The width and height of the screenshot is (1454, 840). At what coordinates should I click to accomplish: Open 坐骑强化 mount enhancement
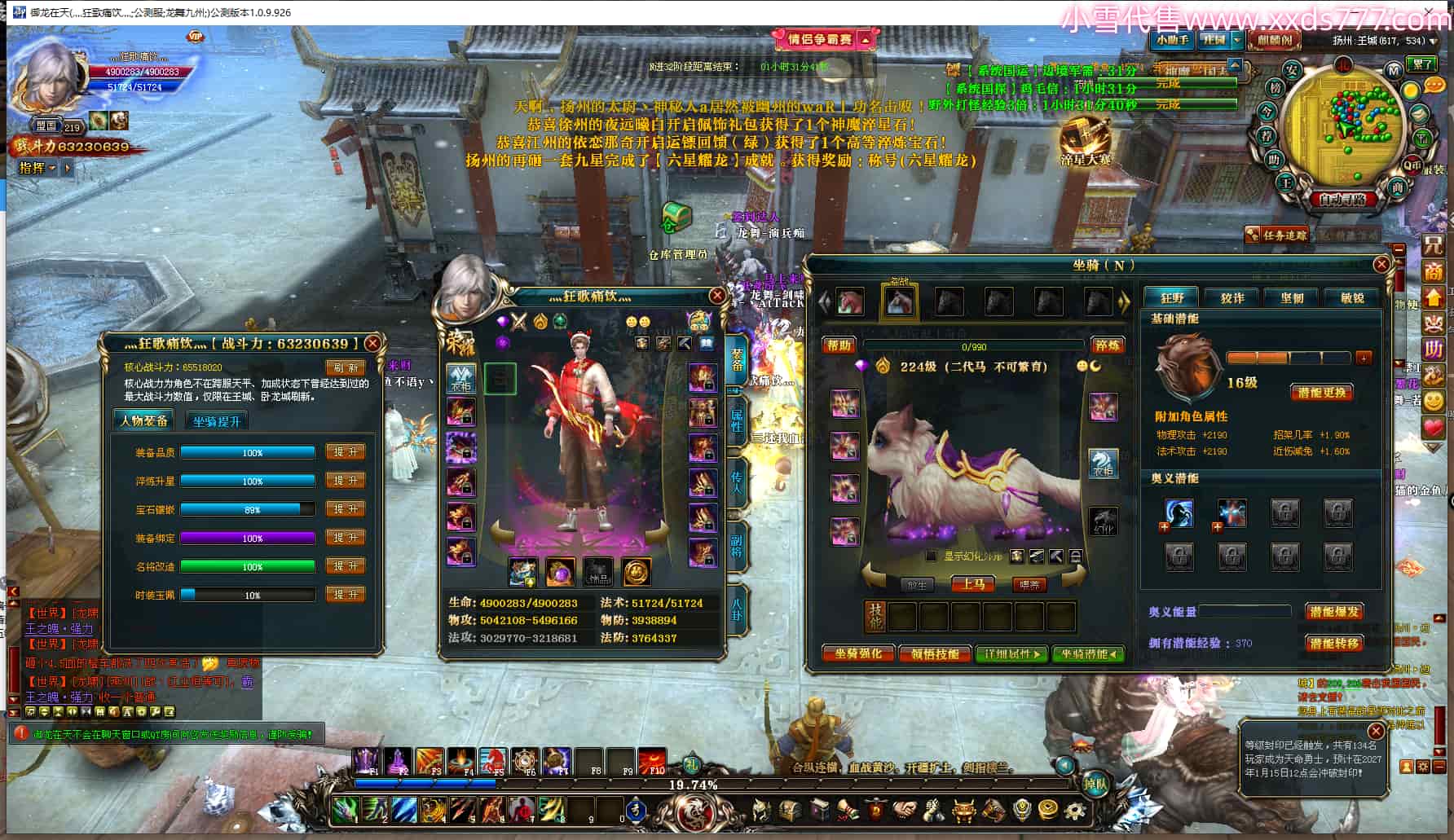(857, 654)
